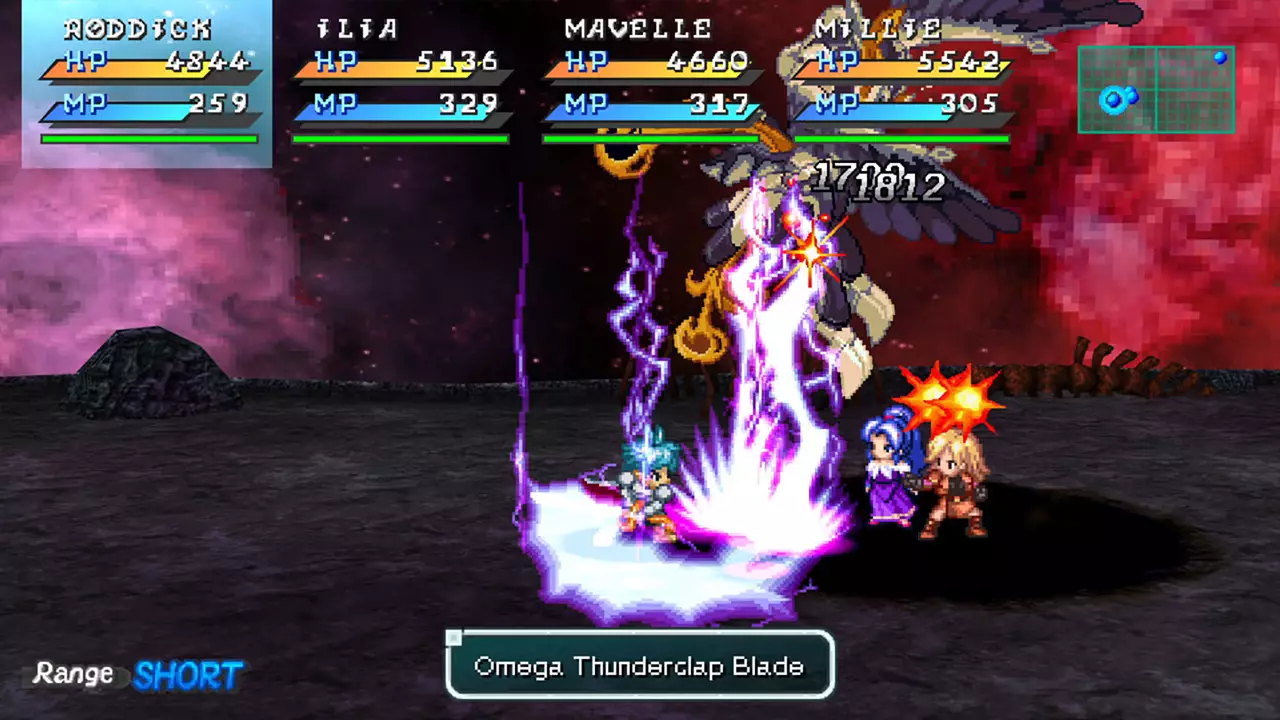Toggle Ilia's status panel selection
This screenshot has height=720, width=1280.
400,80
